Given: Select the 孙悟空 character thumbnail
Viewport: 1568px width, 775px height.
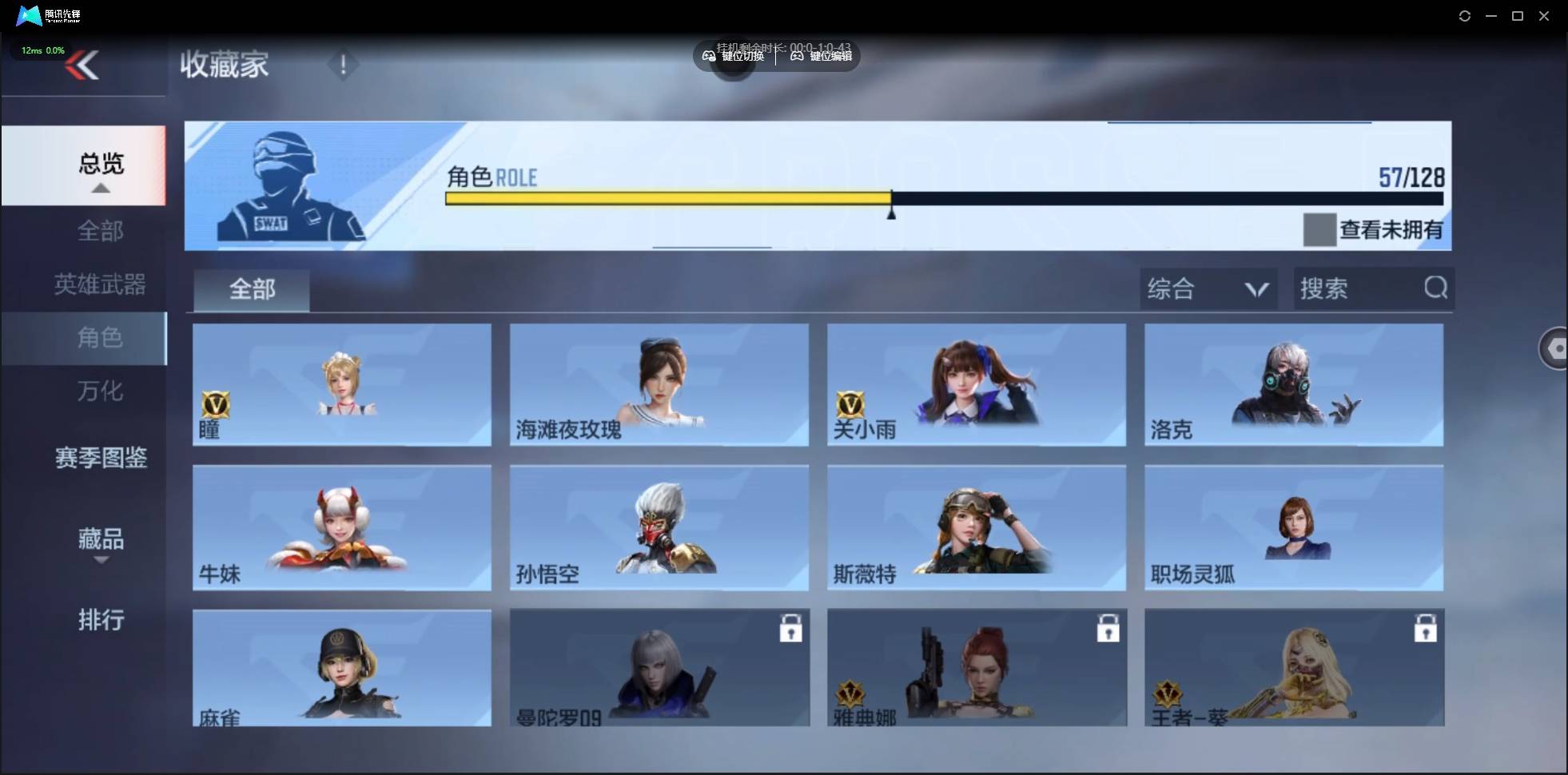Looking at the screenshot, I should (x=658, y=527).
